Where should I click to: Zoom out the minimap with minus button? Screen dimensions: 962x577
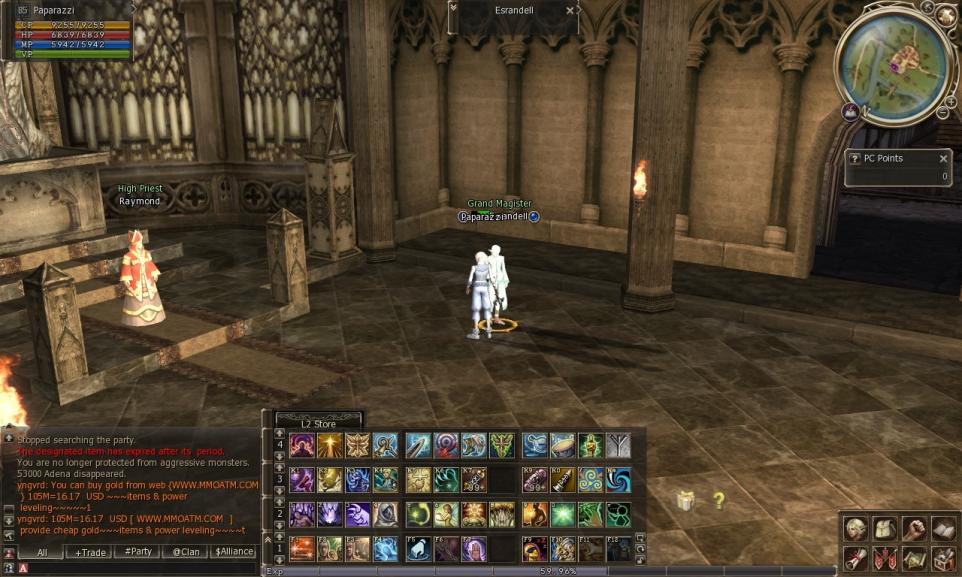click(x=941, y=112)
